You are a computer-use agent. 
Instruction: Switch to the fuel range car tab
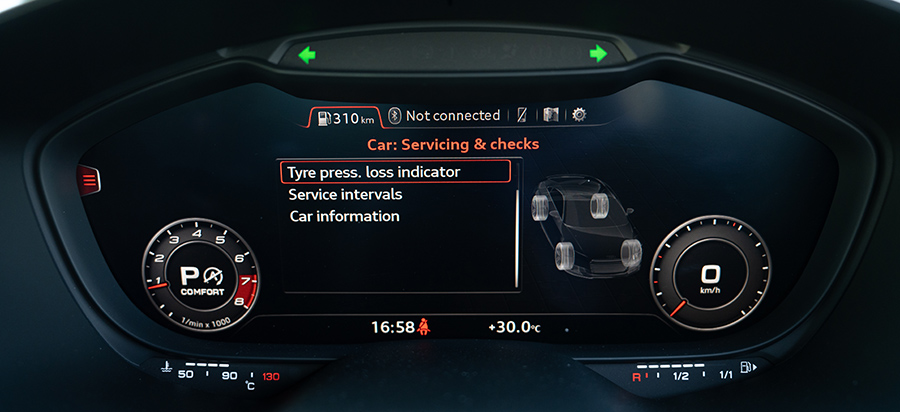pyautogui.click(x=343, y=117)
